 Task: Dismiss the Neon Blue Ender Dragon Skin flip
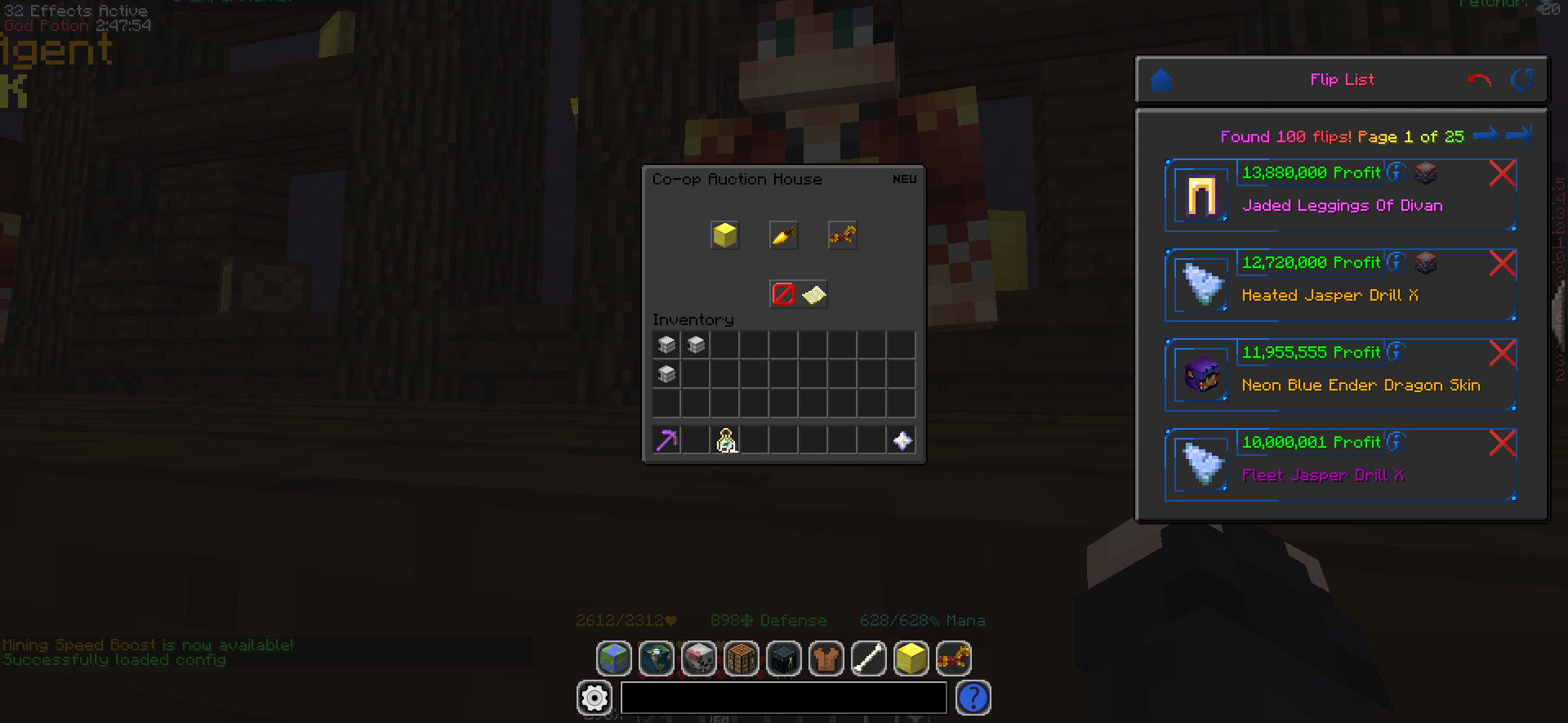[x=1503, y=353]
